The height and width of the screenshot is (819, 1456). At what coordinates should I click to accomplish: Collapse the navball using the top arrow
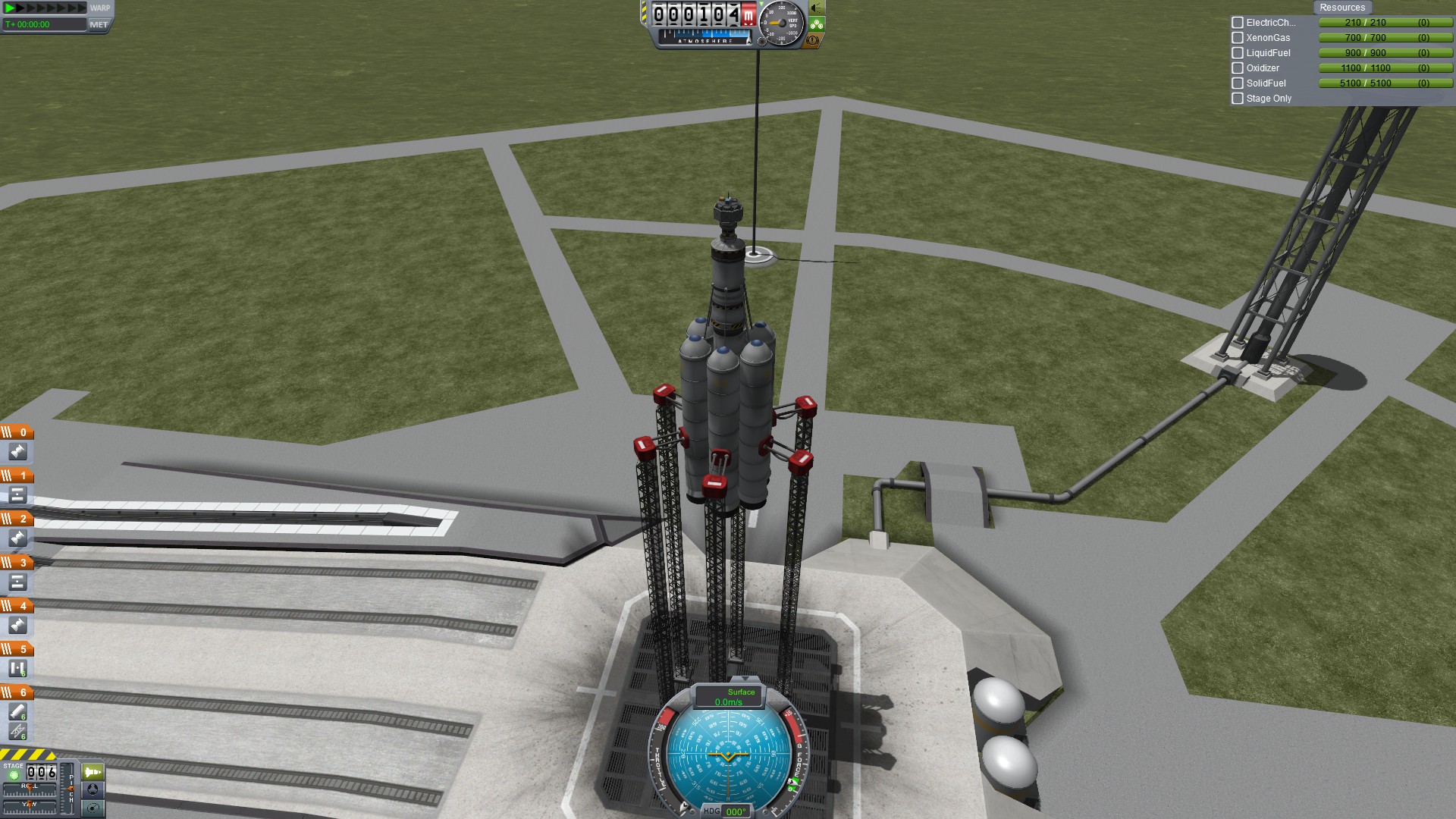point(745,679)
